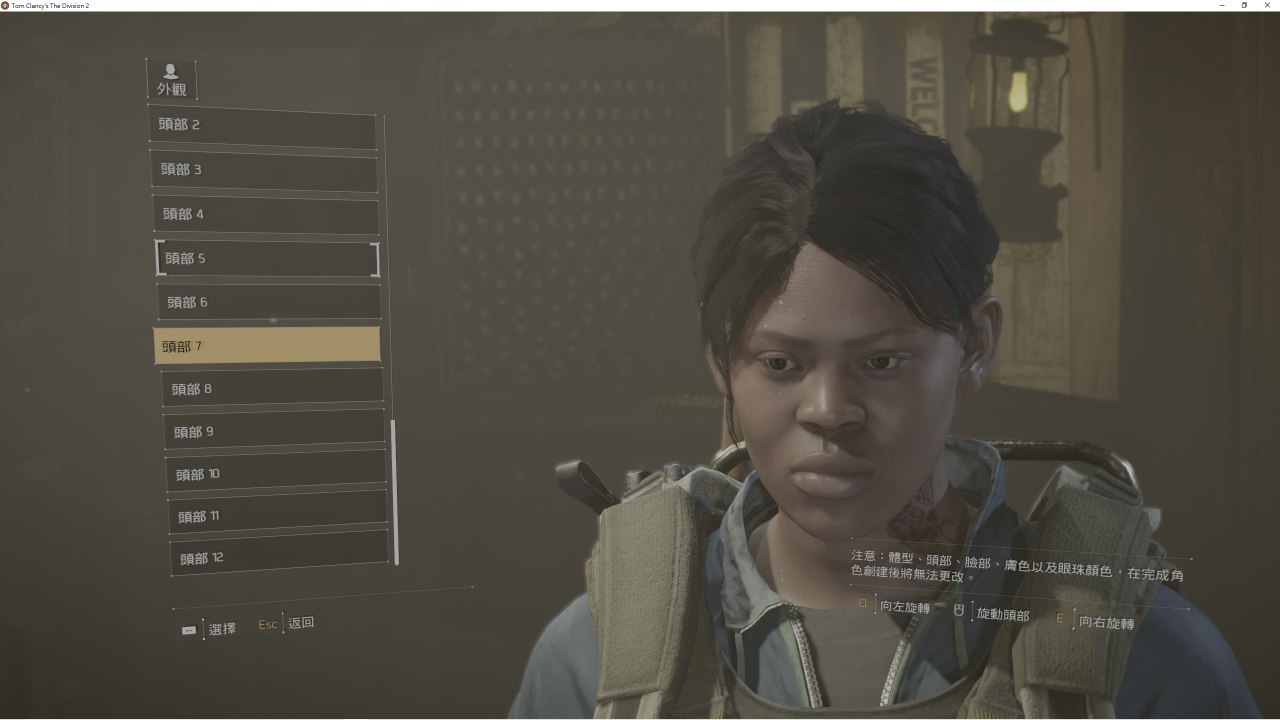
Task: Choose 頭部 3 from the list
Action: [265, 170]
